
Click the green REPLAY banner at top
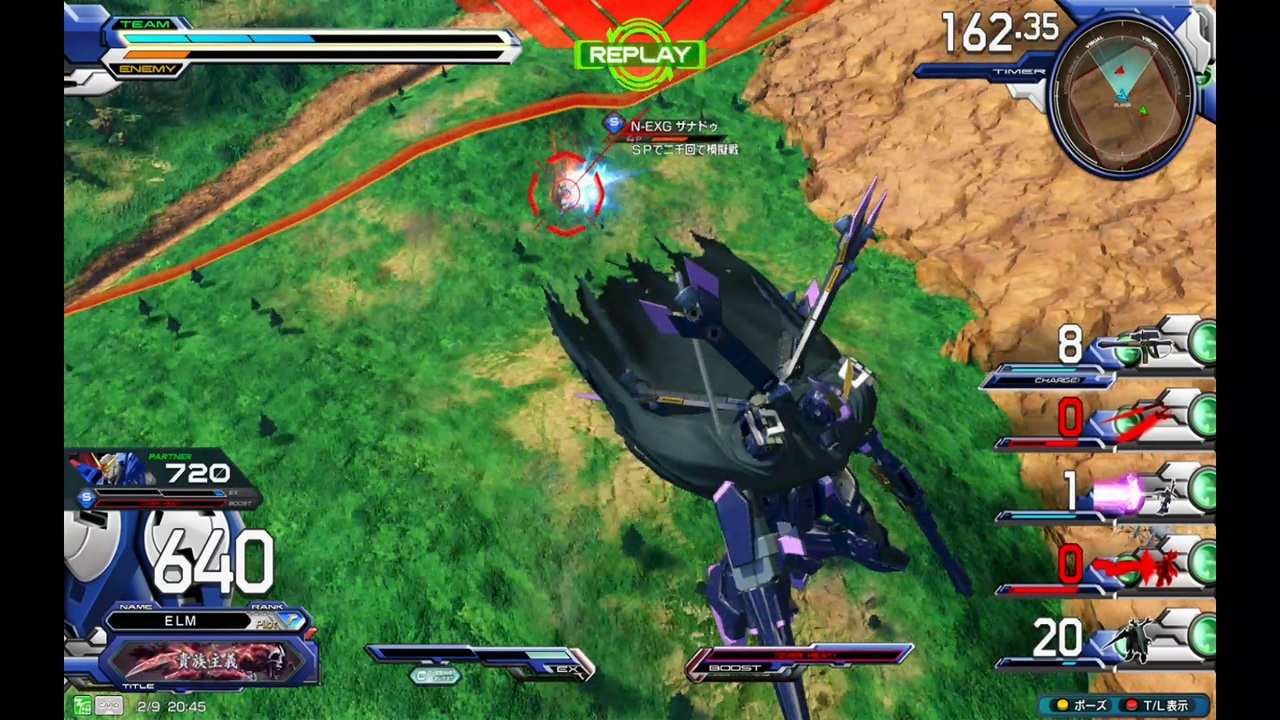(x=639, y=53)
